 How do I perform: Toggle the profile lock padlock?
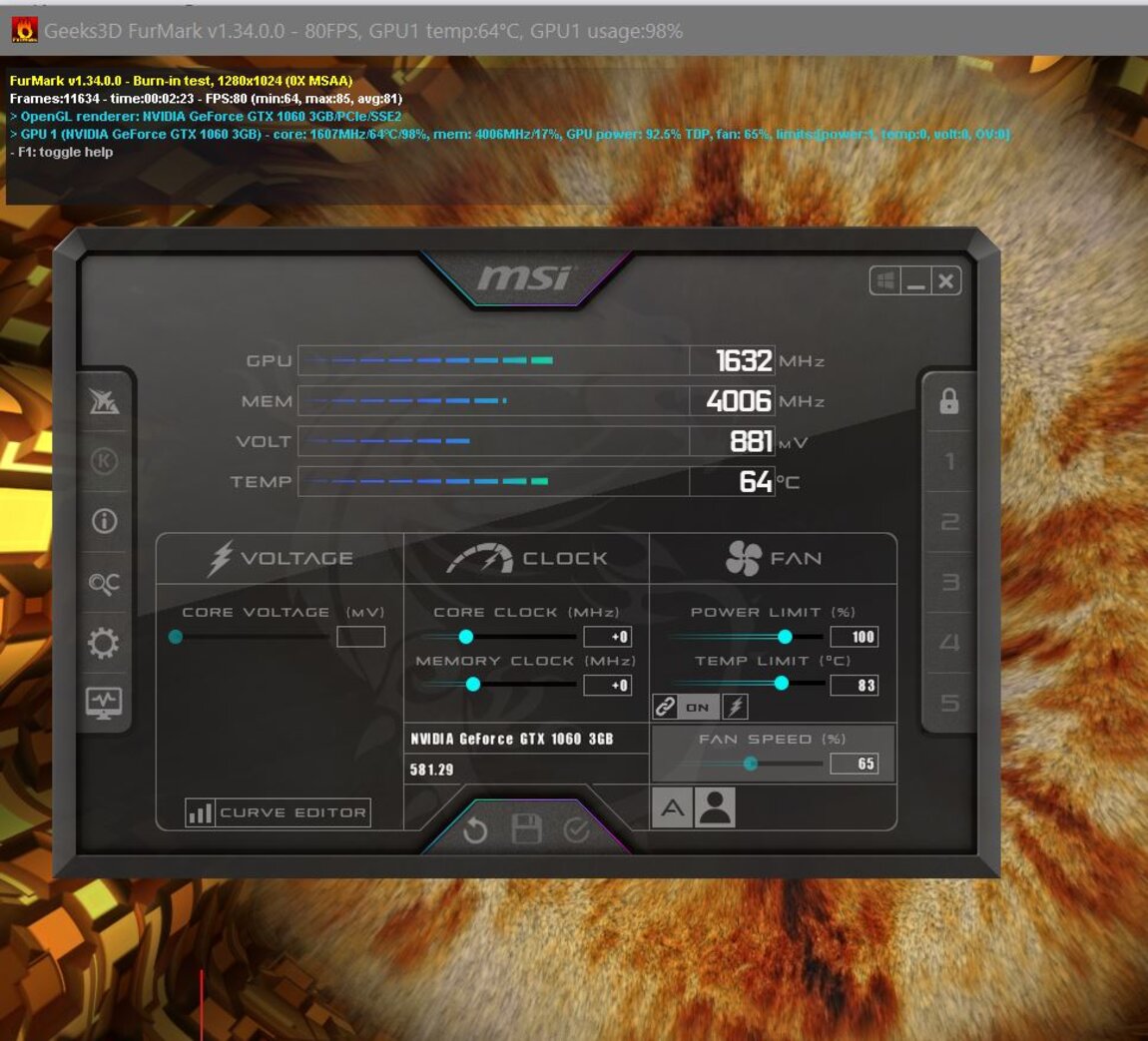(948, 401)
